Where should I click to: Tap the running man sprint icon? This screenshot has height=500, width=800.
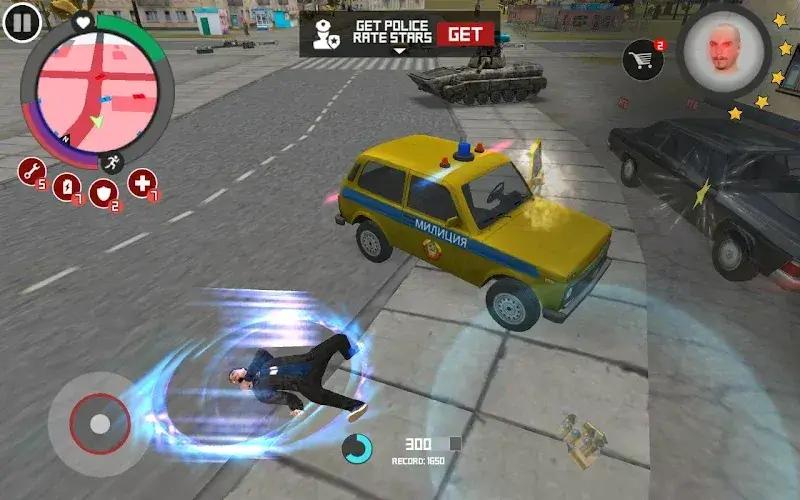(112, 162)
